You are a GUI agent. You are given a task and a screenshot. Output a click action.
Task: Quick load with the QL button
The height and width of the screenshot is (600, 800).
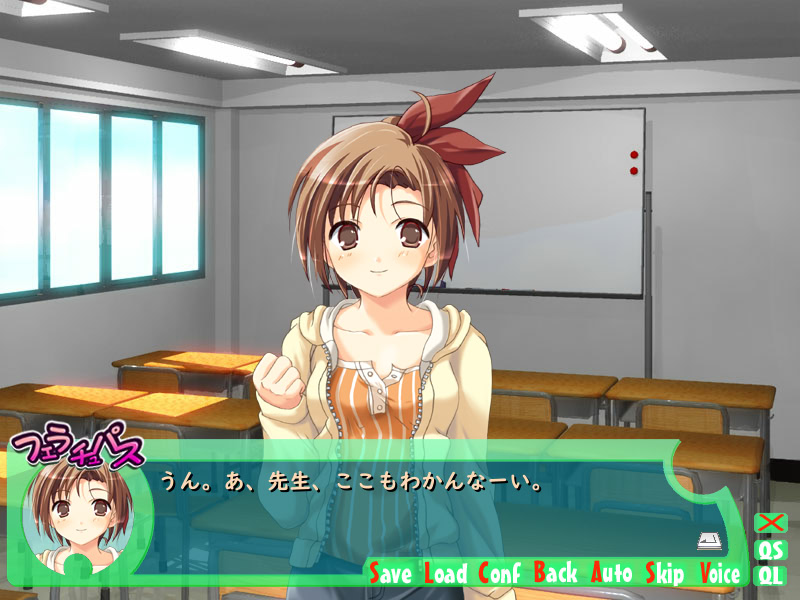771,574
